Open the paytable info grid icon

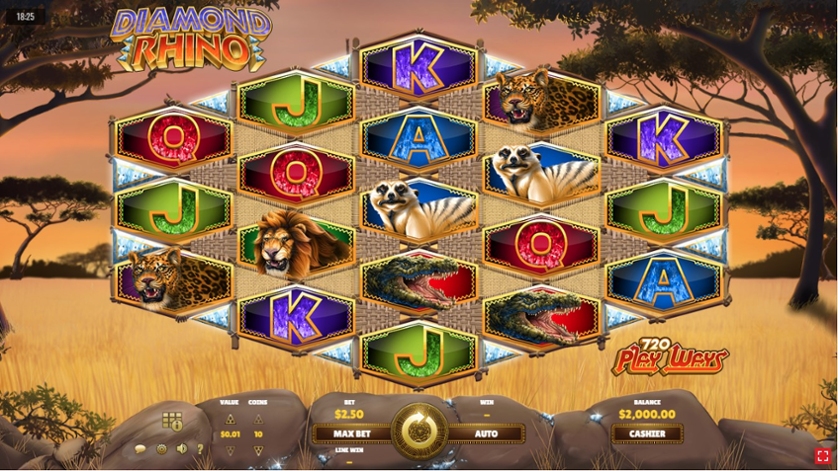tap(172, 420)
